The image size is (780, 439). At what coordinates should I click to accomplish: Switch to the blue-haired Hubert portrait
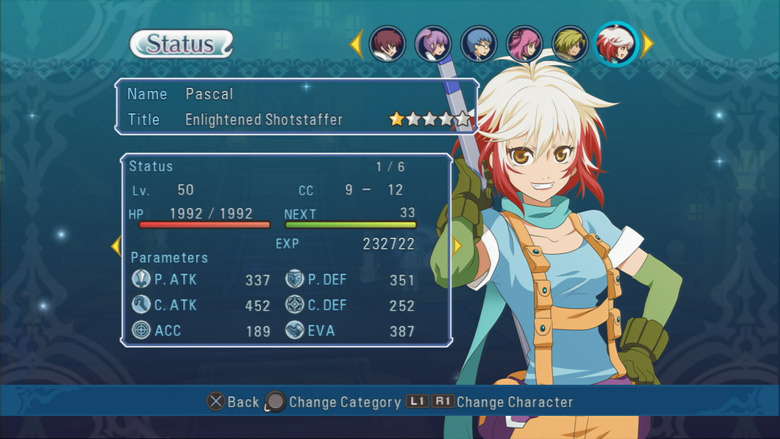pos(479,44)
